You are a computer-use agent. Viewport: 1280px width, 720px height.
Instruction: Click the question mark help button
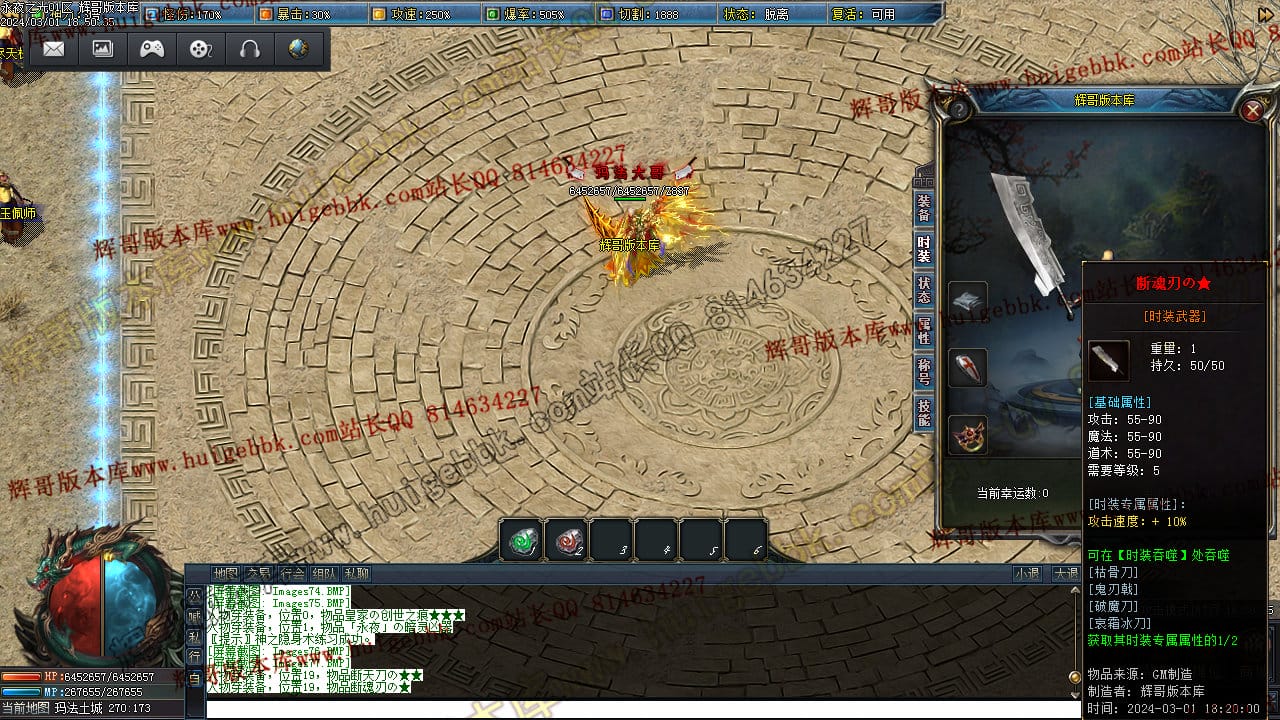point(958,109)
